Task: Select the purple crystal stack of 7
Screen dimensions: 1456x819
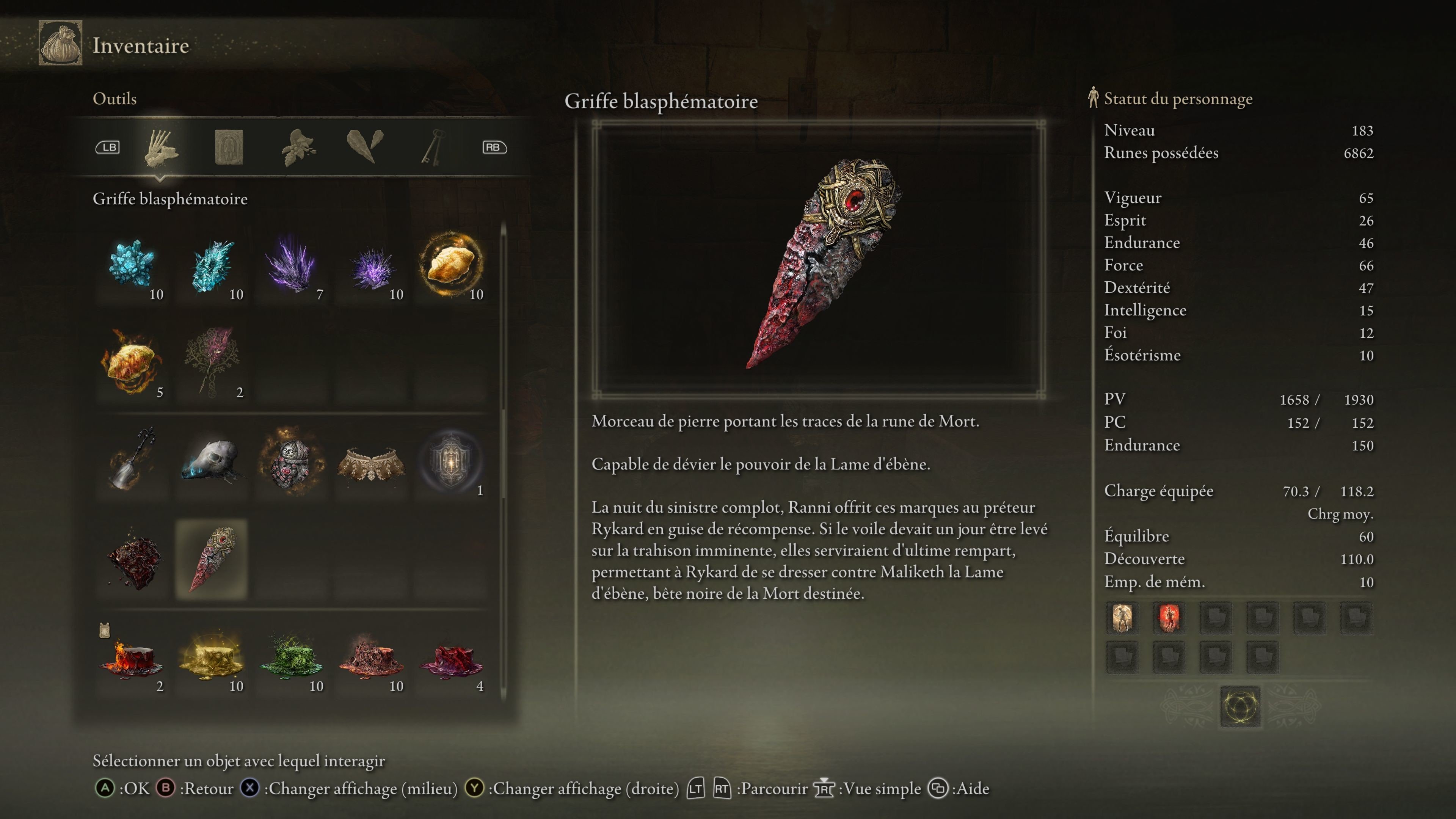Action: [x=292, y=265]
